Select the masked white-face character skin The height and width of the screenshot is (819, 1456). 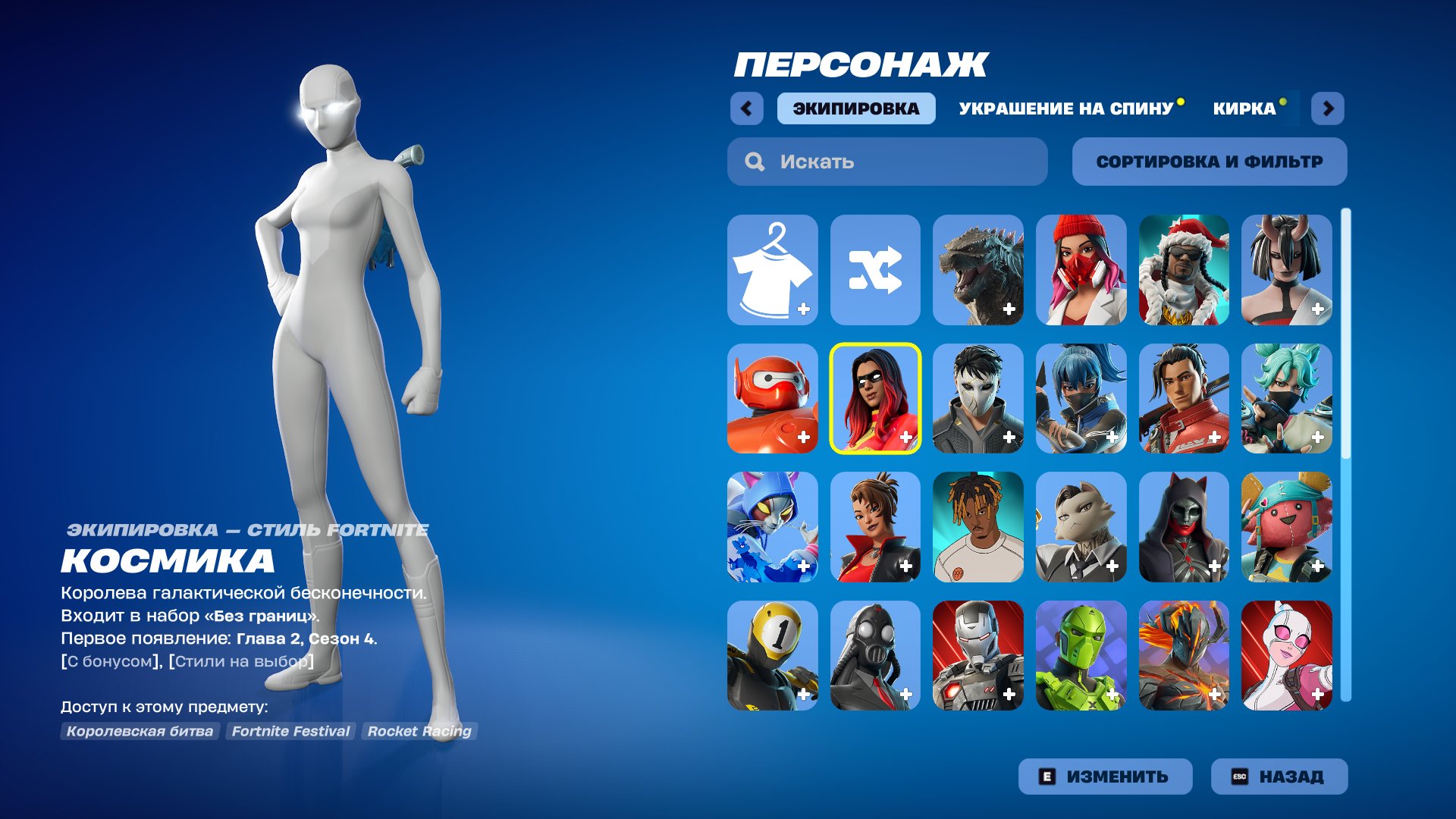(978, 398)
